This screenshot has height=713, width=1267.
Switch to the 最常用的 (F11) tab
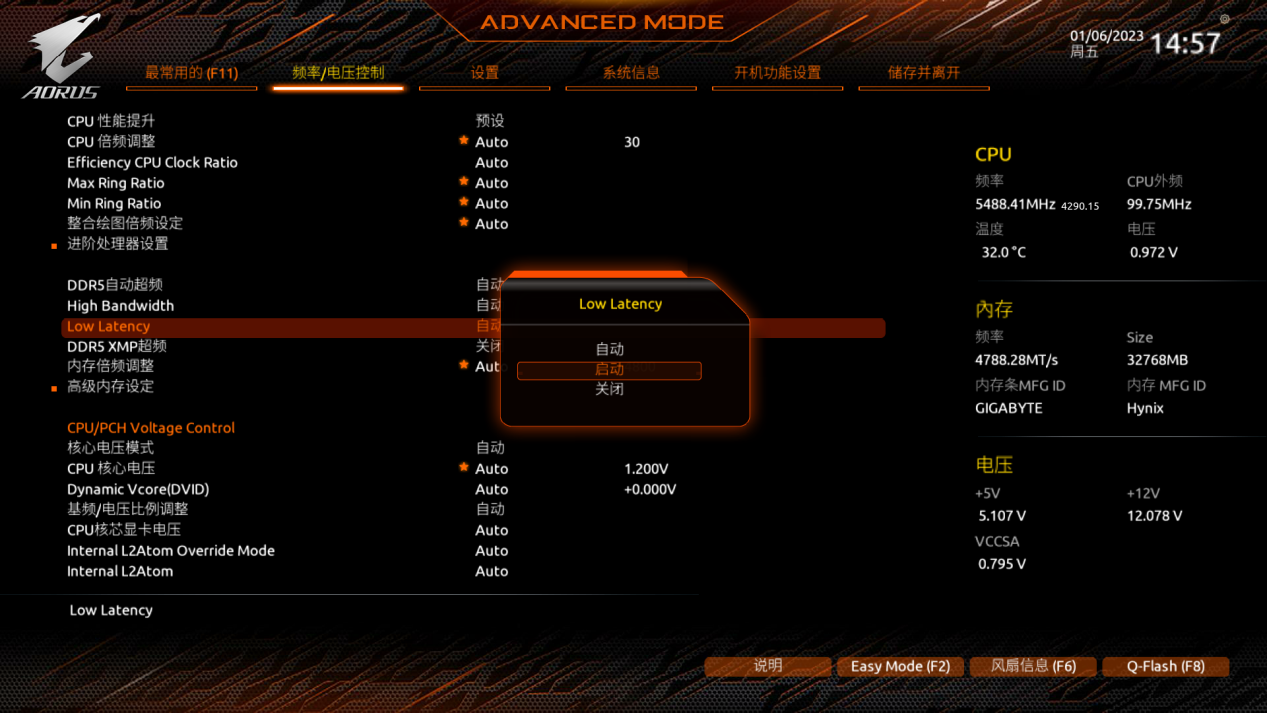[x=191, y=73]
